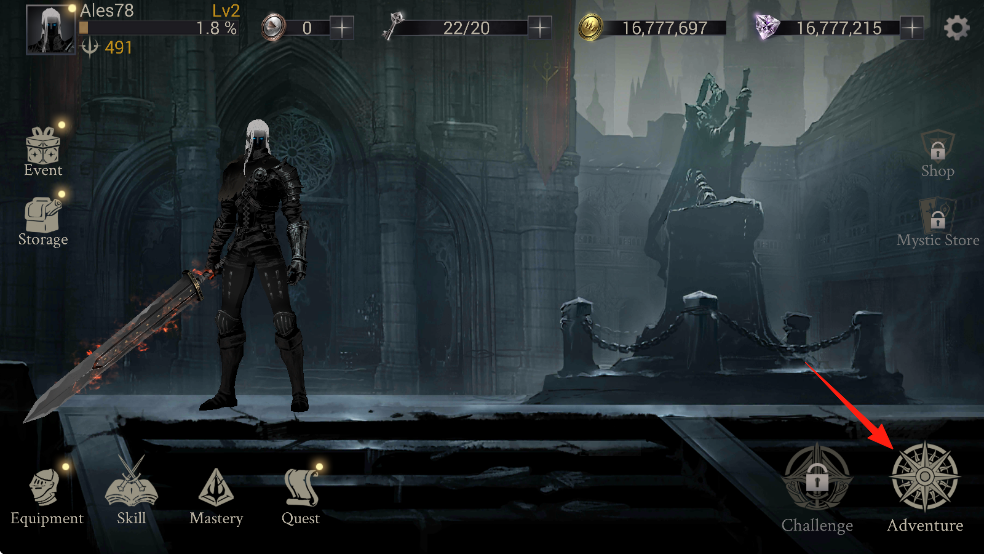Open the Equipment helmet menu
The width and height of the screenshot is (984, 554).
46,489
